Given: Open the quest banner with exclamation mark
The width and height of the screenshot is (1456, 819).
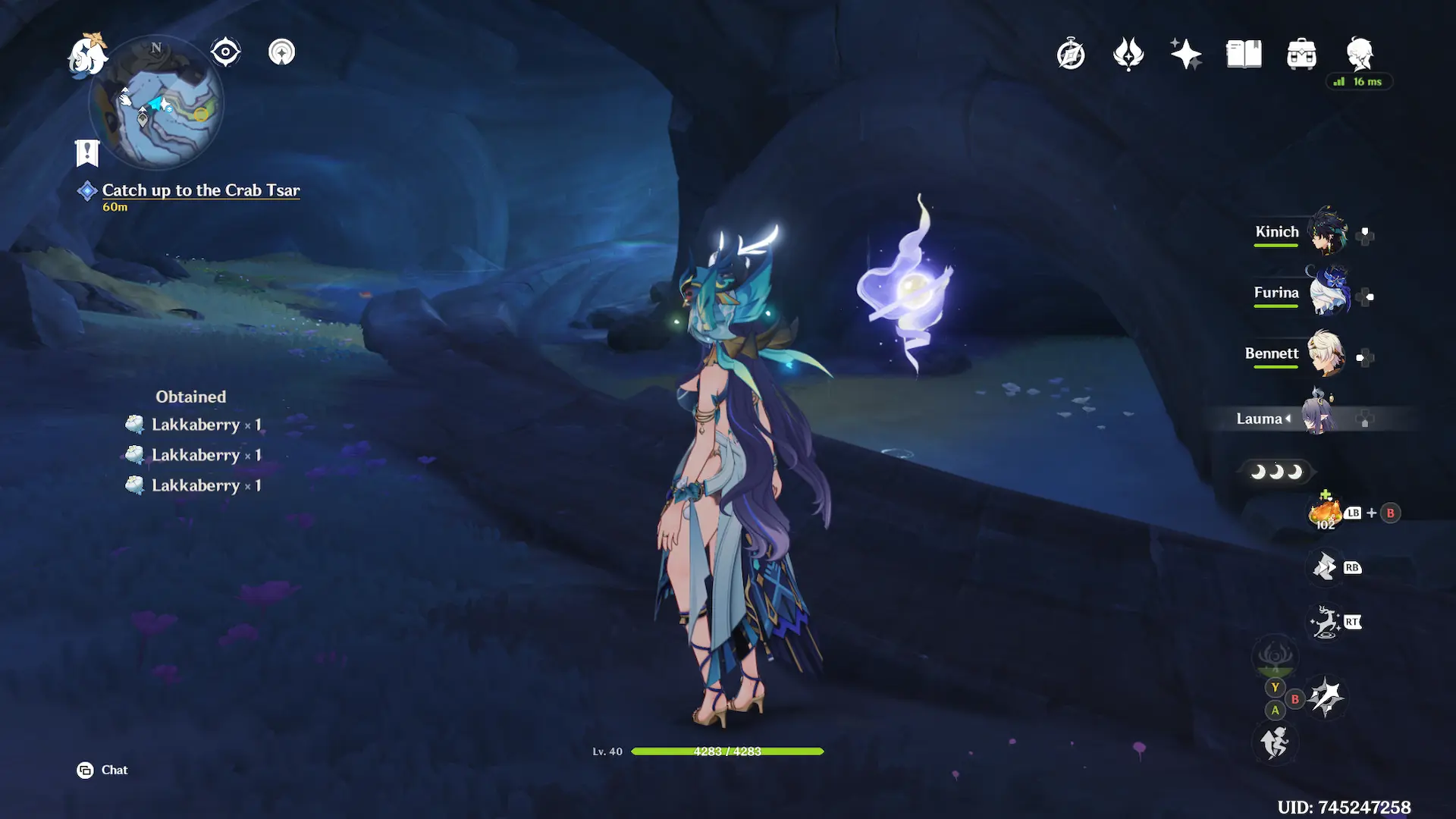Looking at the screenshot, I should [87, 152].
